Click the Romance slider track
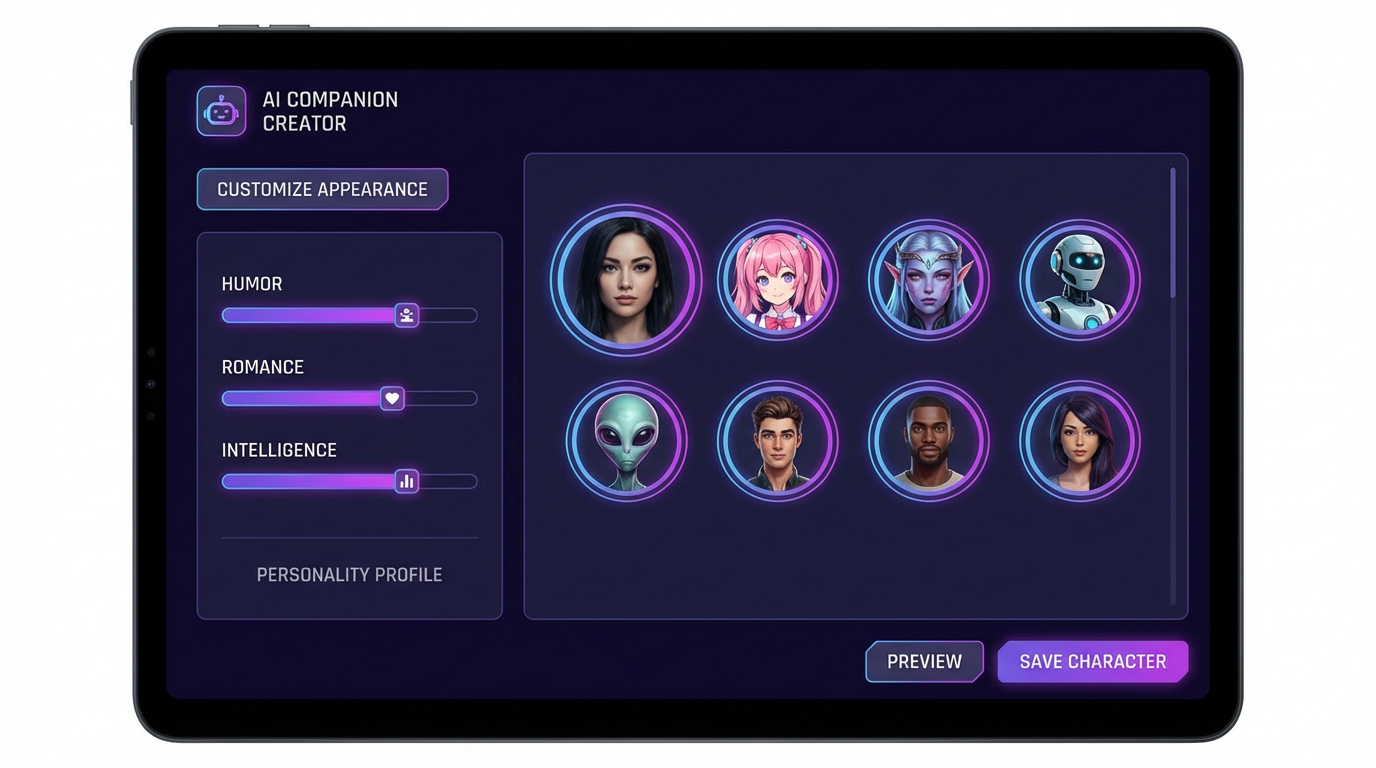The image size is (1376, 768). (x=300, y=398)
